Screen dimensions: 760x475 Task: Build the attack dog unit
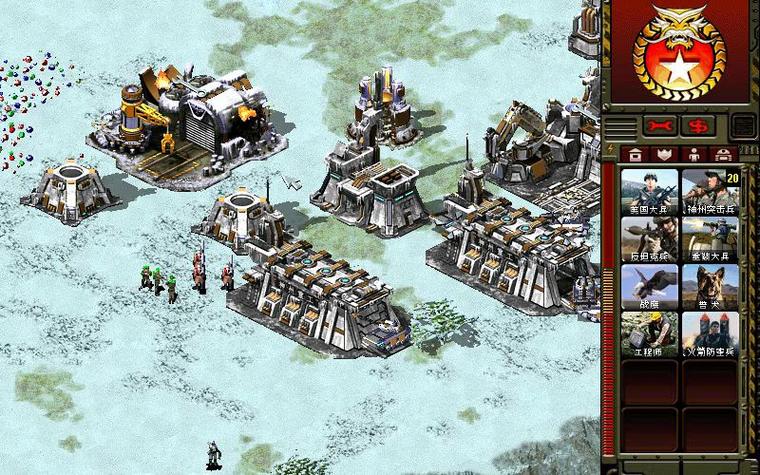710,286
